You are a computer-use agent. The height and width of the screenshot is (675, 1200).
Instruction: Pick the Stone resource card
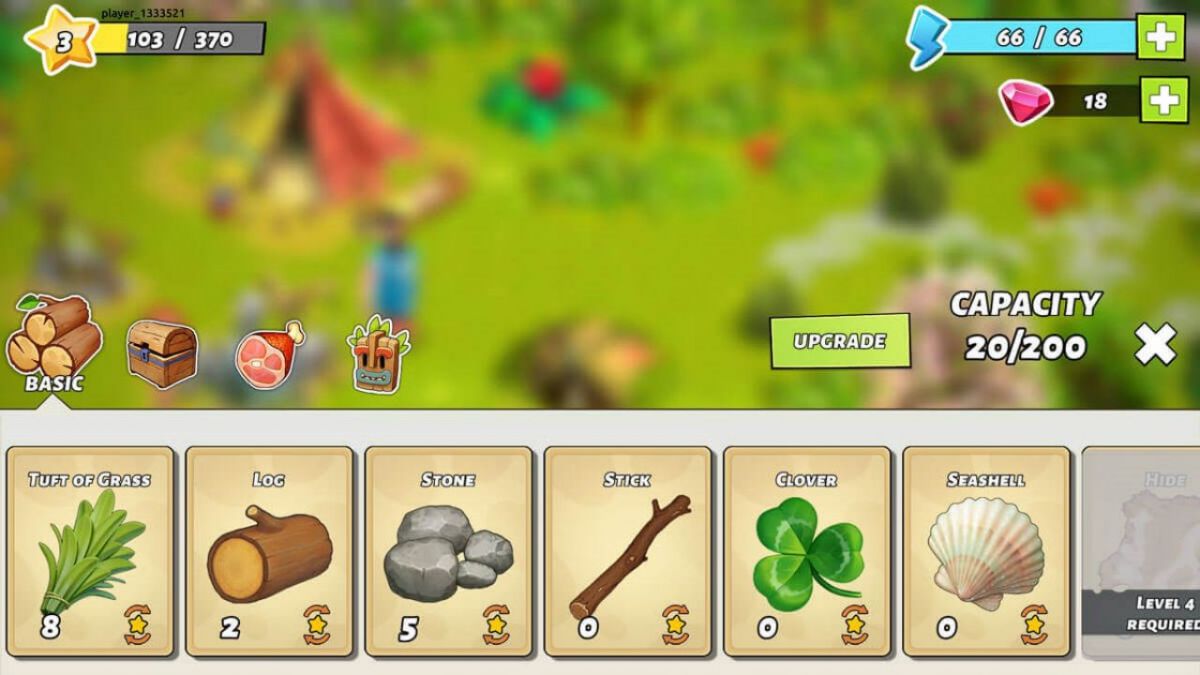448,551
